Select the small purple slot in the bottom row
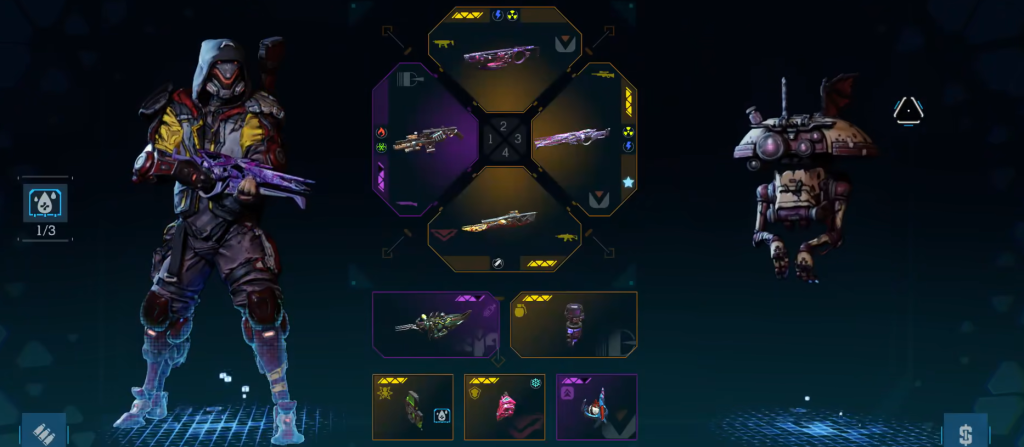1024x447 pixels. point(596,406)
